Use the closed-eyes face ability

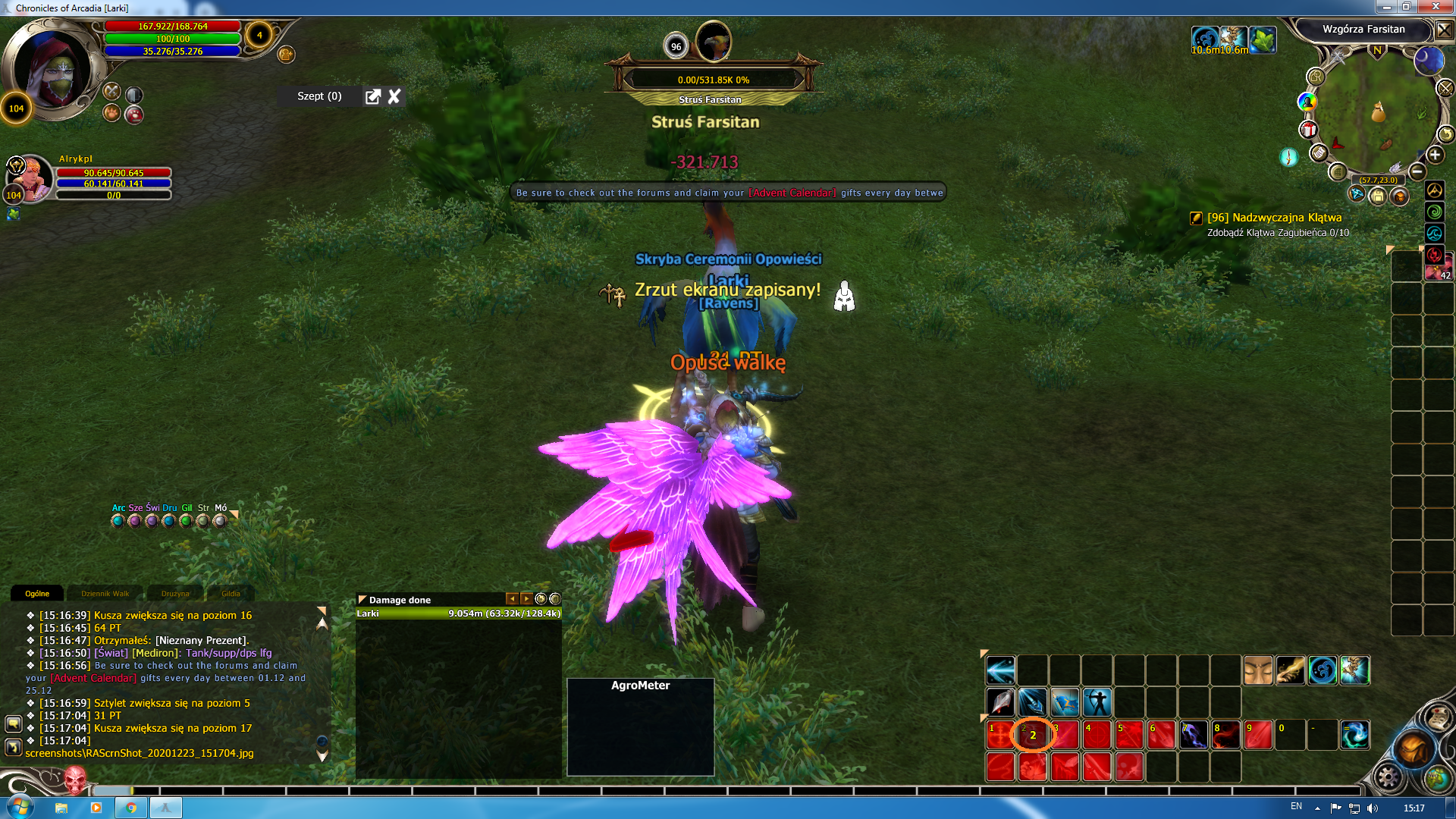point(1258,671)
